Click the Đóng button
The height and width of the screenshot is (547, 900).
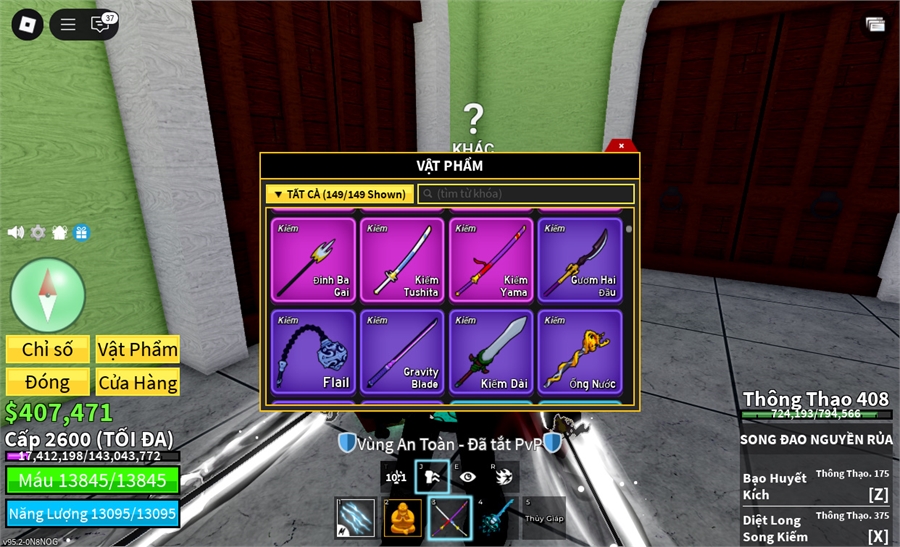tap(48, 382)
